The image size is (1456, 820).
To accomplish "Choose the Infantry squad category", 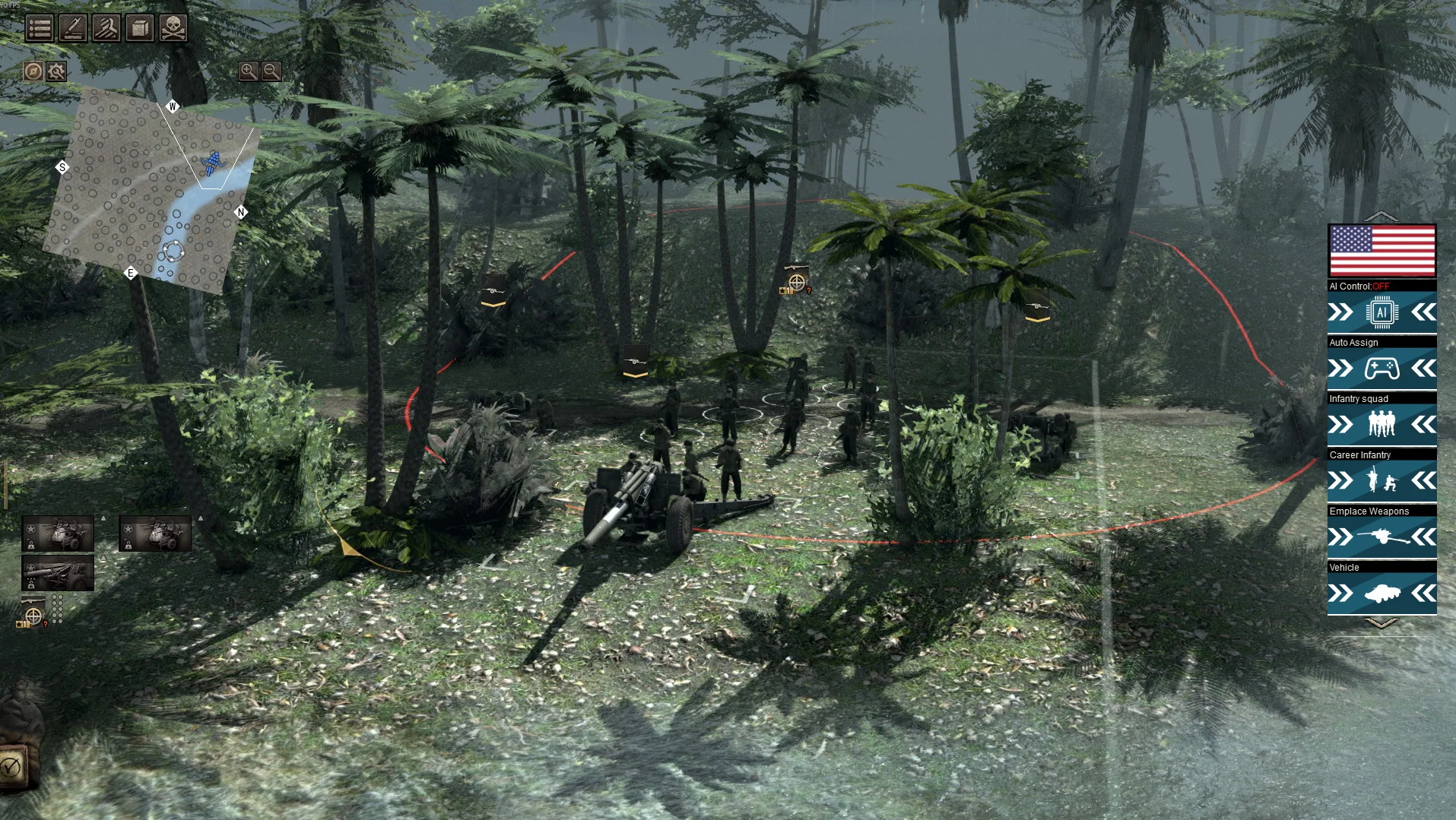I will pos(1381,425).
